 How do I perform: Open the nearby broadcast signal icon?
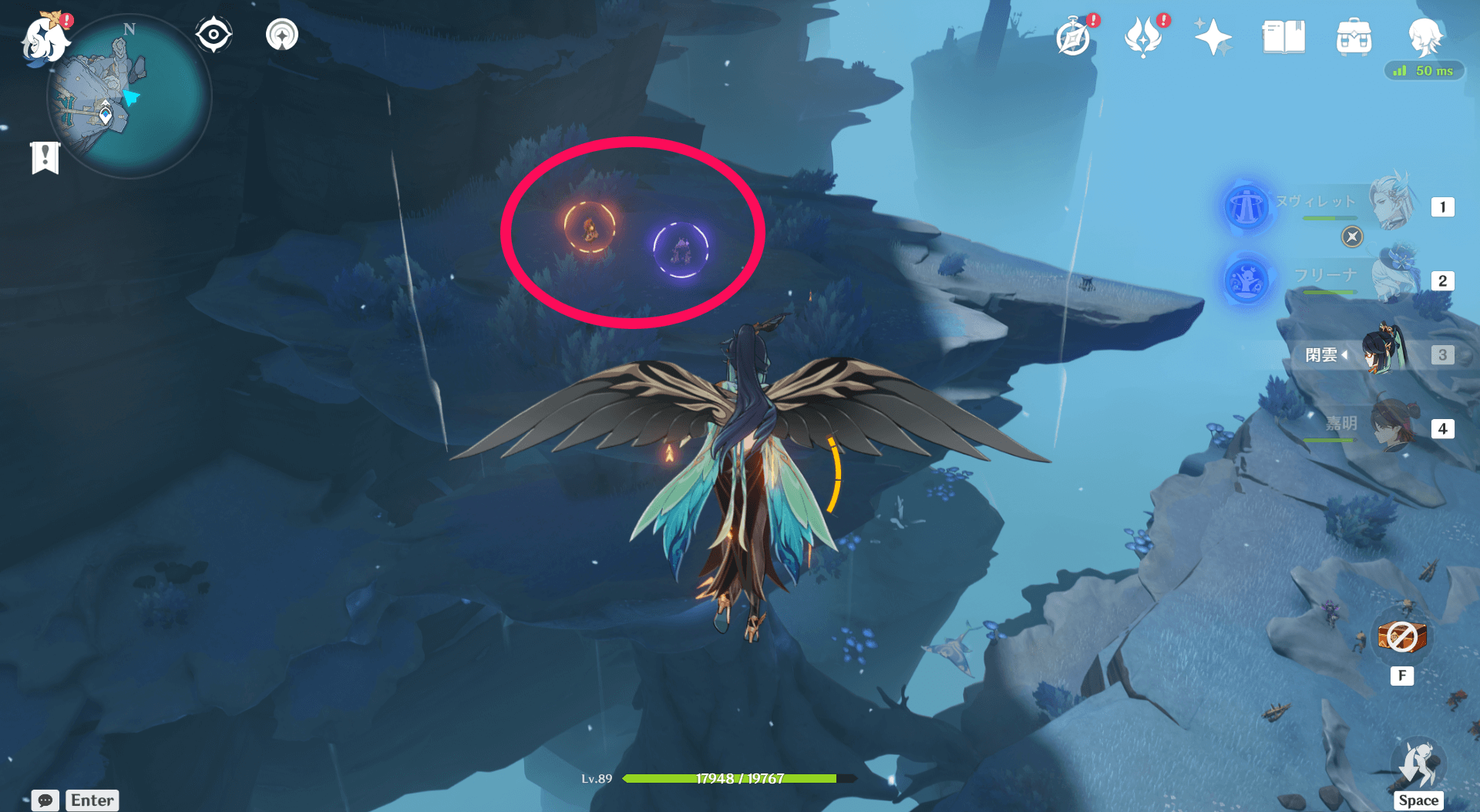coord(281,33)
